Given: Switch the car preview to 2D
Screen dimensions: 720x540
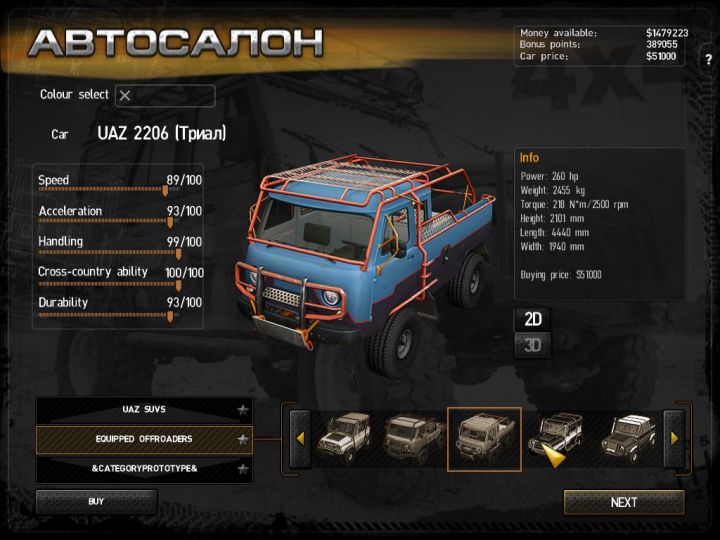Looking at the screenshot, I should 533,319.
